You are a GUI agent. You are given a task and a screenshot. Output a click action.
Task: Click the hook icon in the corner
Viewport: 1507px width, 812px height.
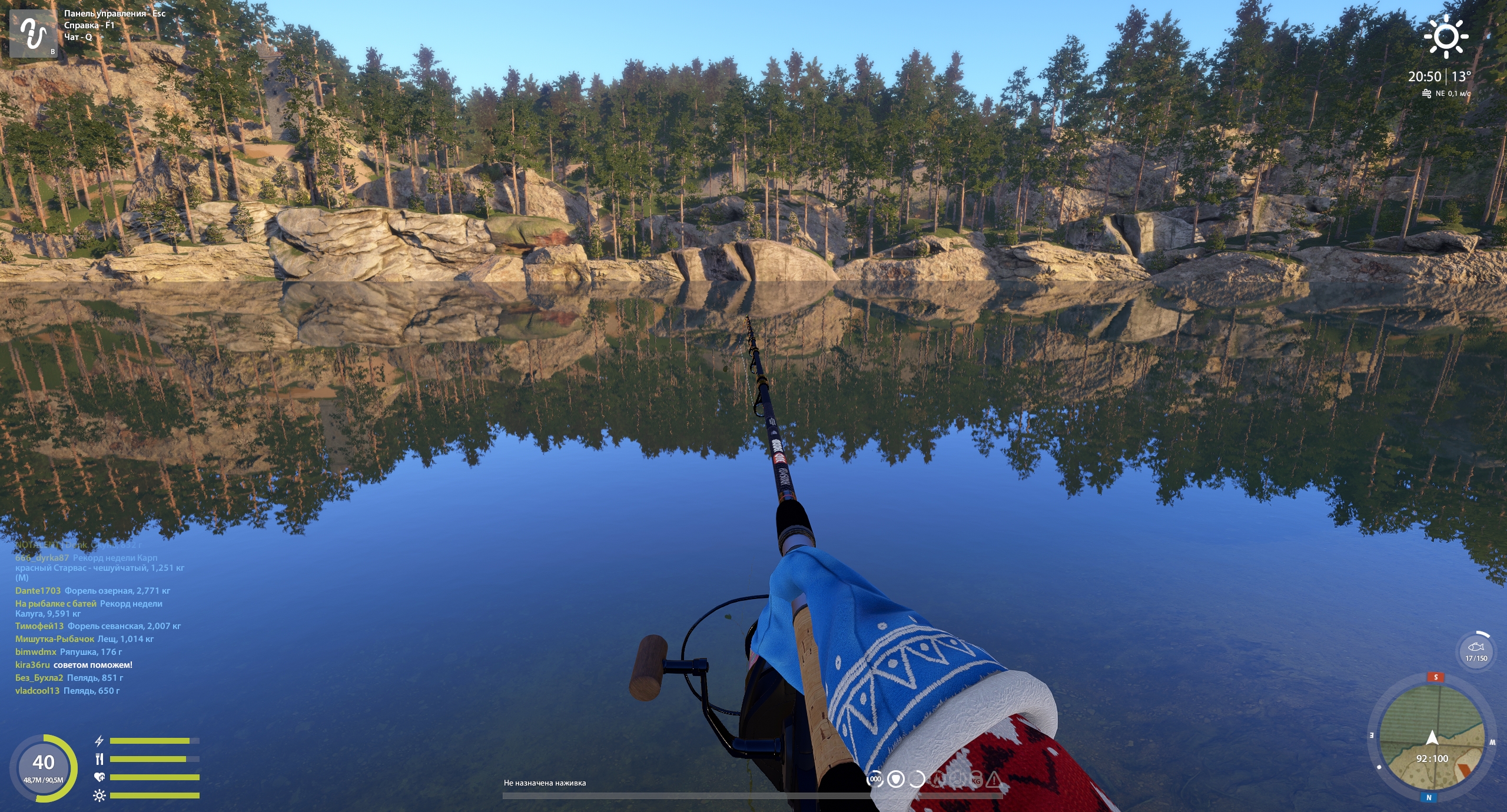(x=34, y=33)
